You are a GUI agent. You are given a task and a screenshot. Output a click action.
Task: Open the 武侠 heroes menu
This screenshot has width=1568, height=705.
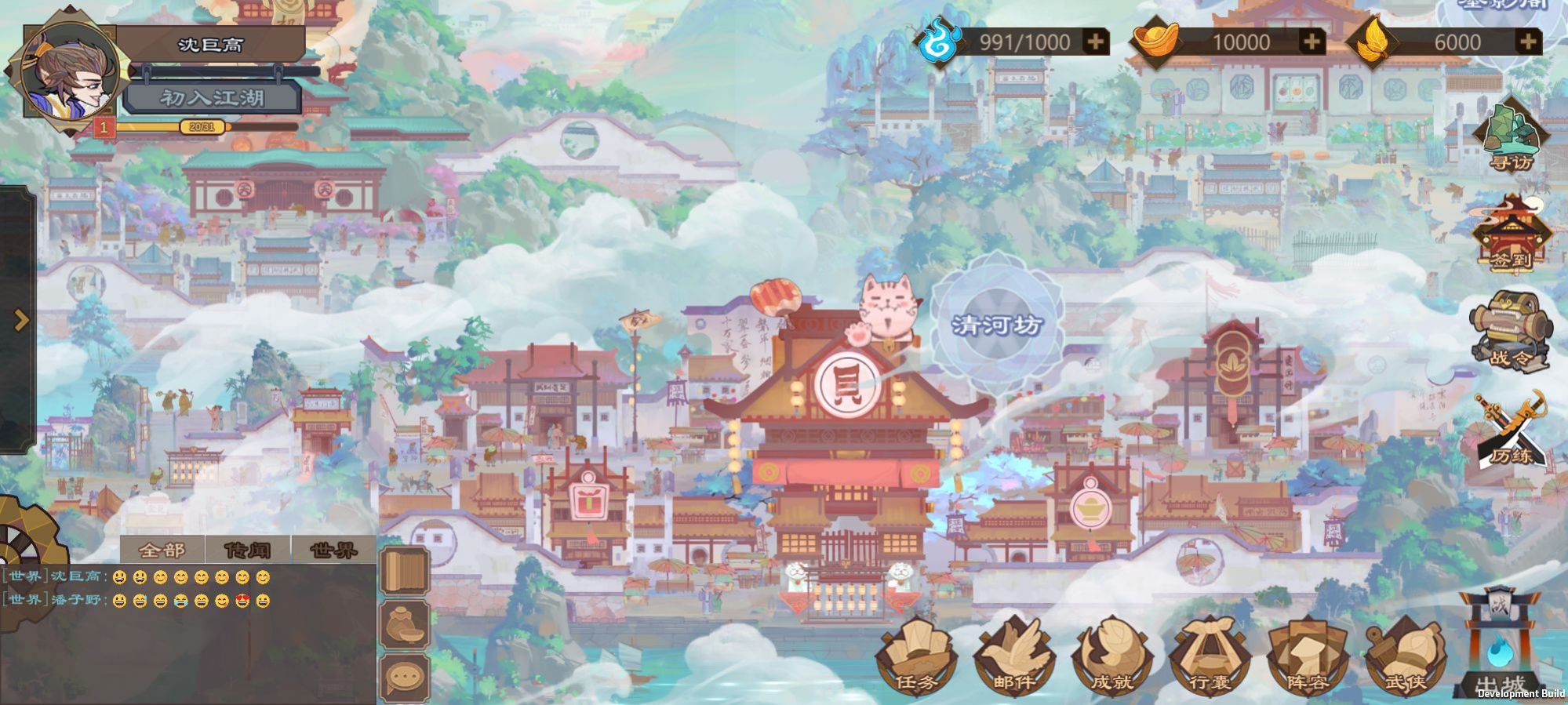coord(1405,657)
